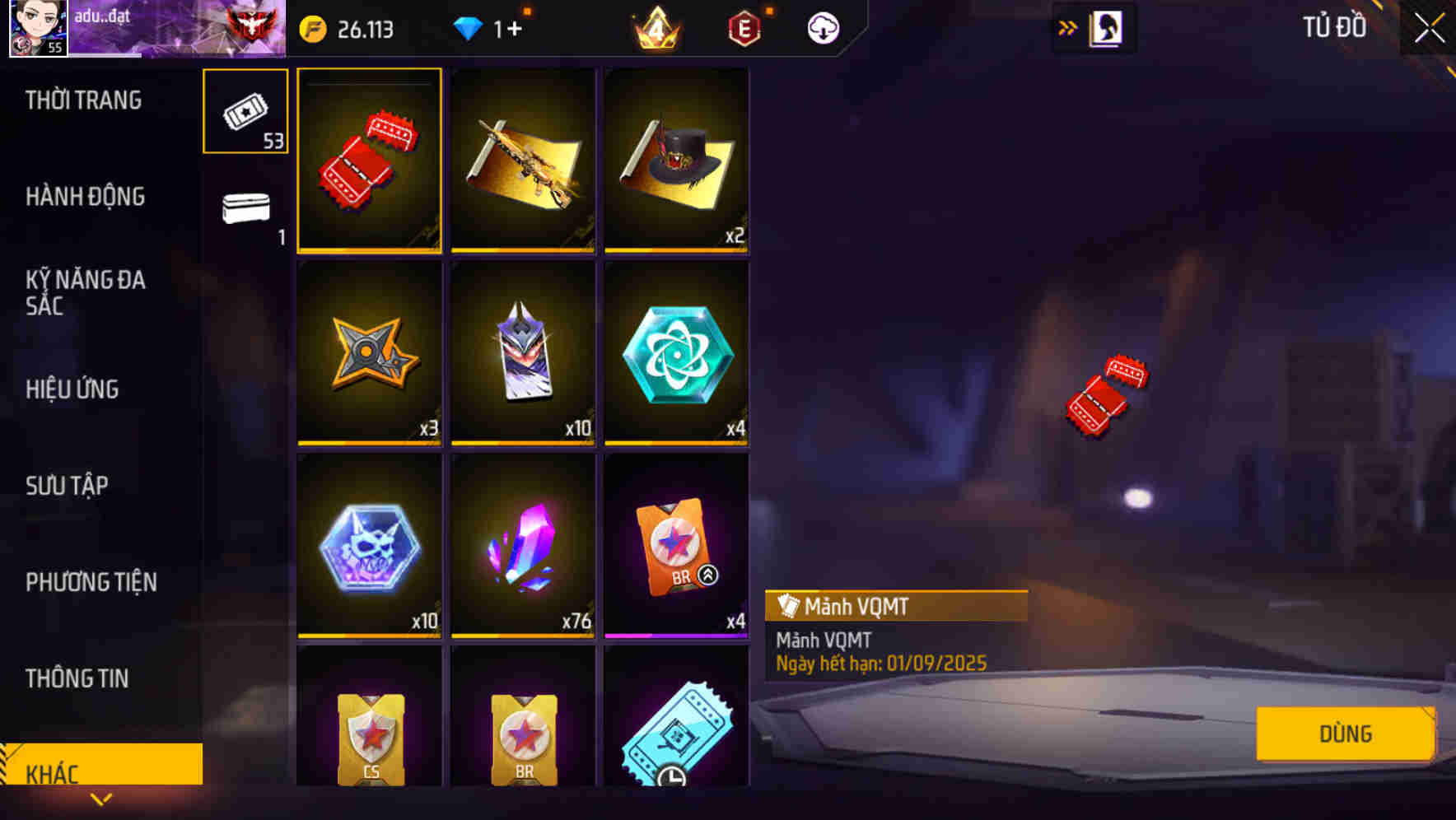Image resolution: width=1456 pixels, height=820 pixels.
Task: Expand the sidebar with the chevron below KHÁC
Action: point(100,799)
